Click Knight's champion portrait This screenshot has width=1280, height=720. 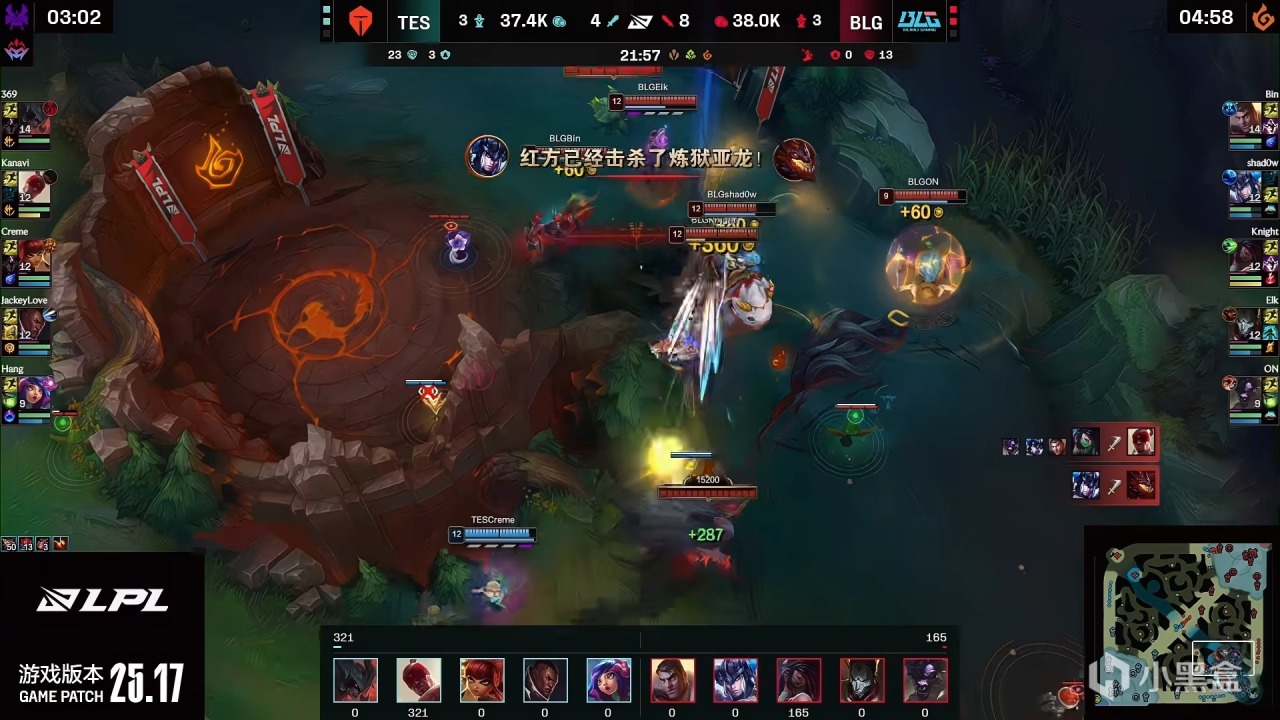click(1247, 255)
